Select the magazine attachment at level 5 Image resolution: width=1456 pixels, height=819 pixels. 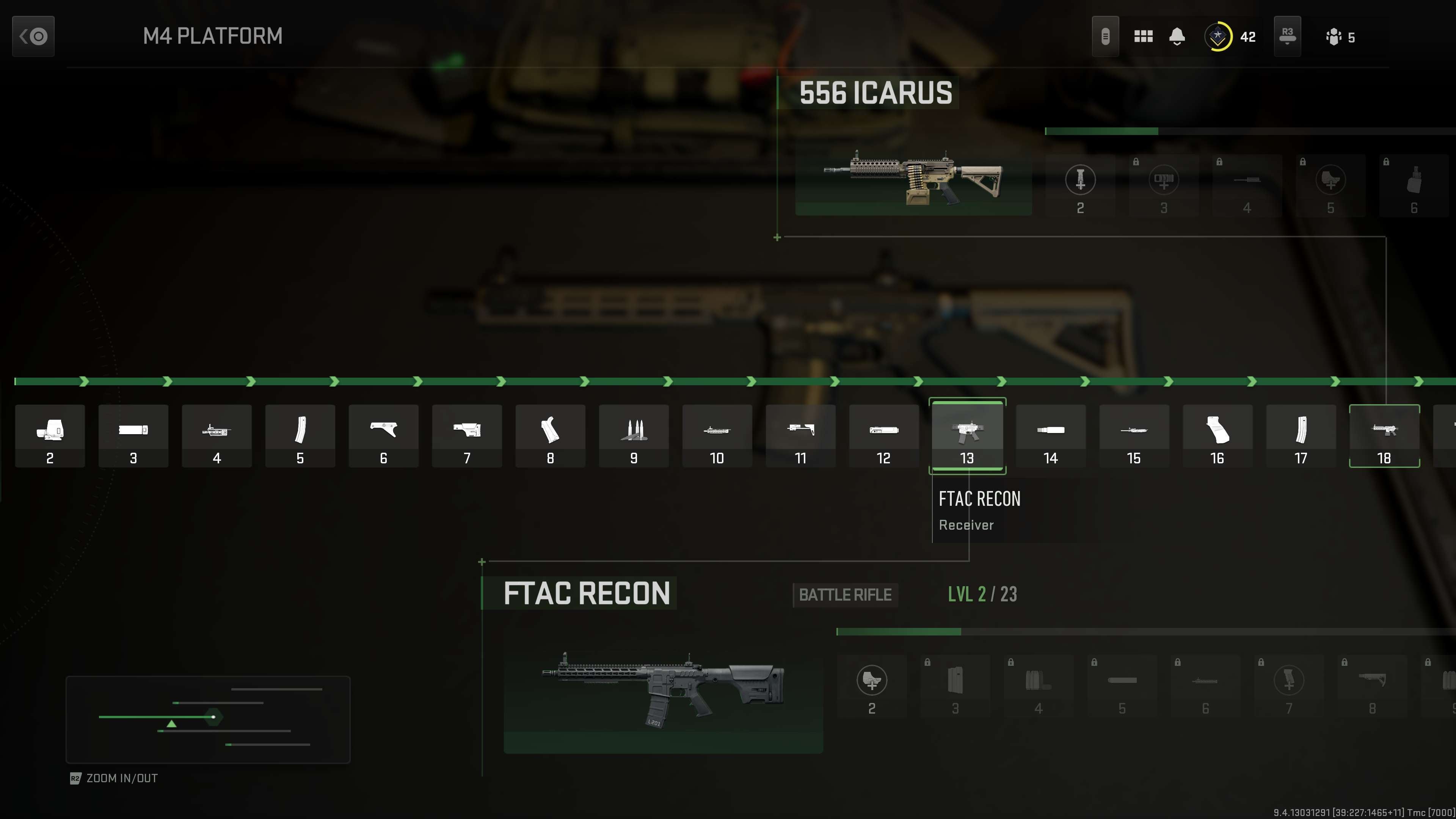click(300, 435)
